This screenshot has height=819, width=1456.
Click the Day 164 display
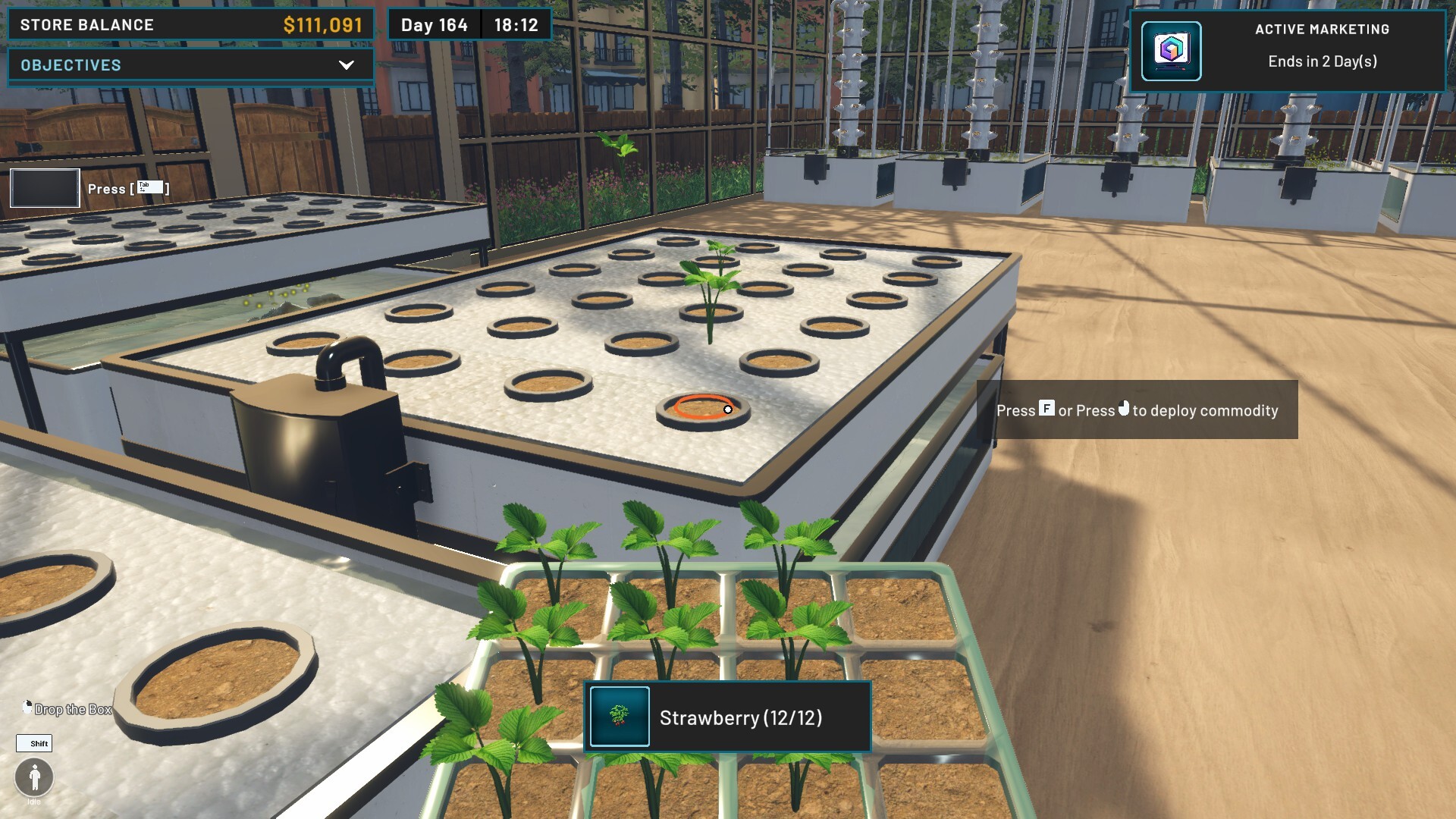434,24
